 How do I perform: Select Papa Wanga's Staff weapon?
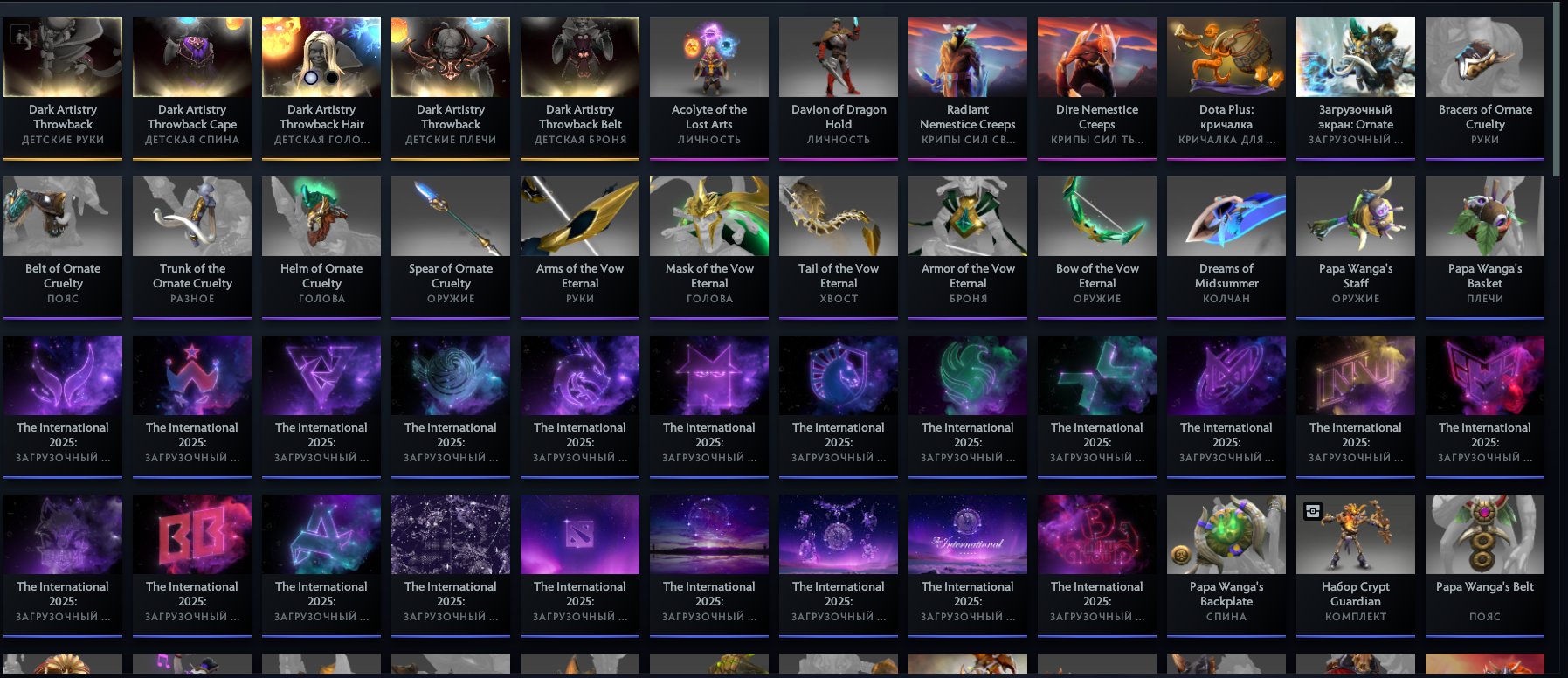click(x=1355, y=216)
